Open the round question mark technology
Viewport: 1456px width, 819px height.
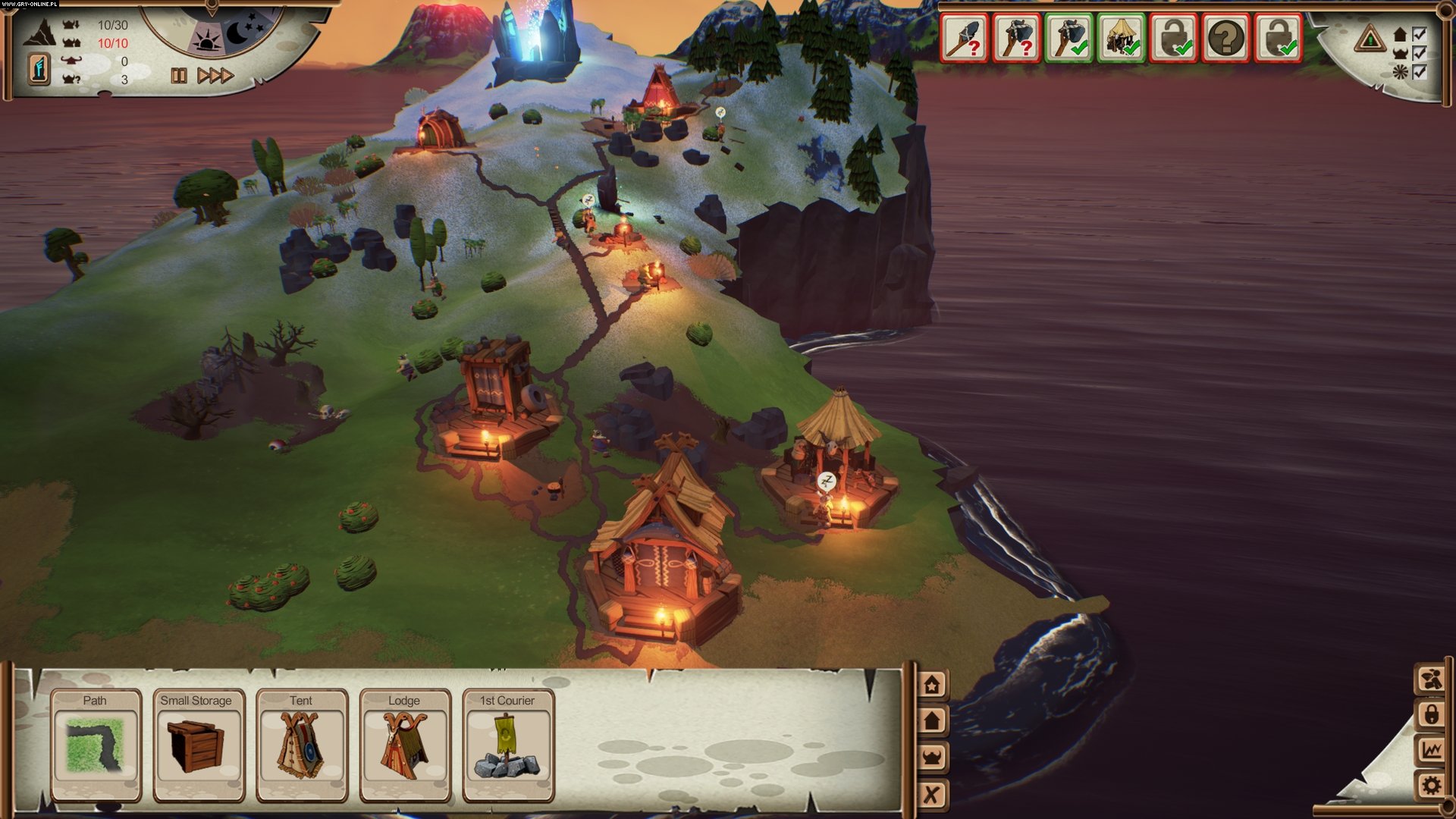pyautogui.click(x=1226, y=38)
